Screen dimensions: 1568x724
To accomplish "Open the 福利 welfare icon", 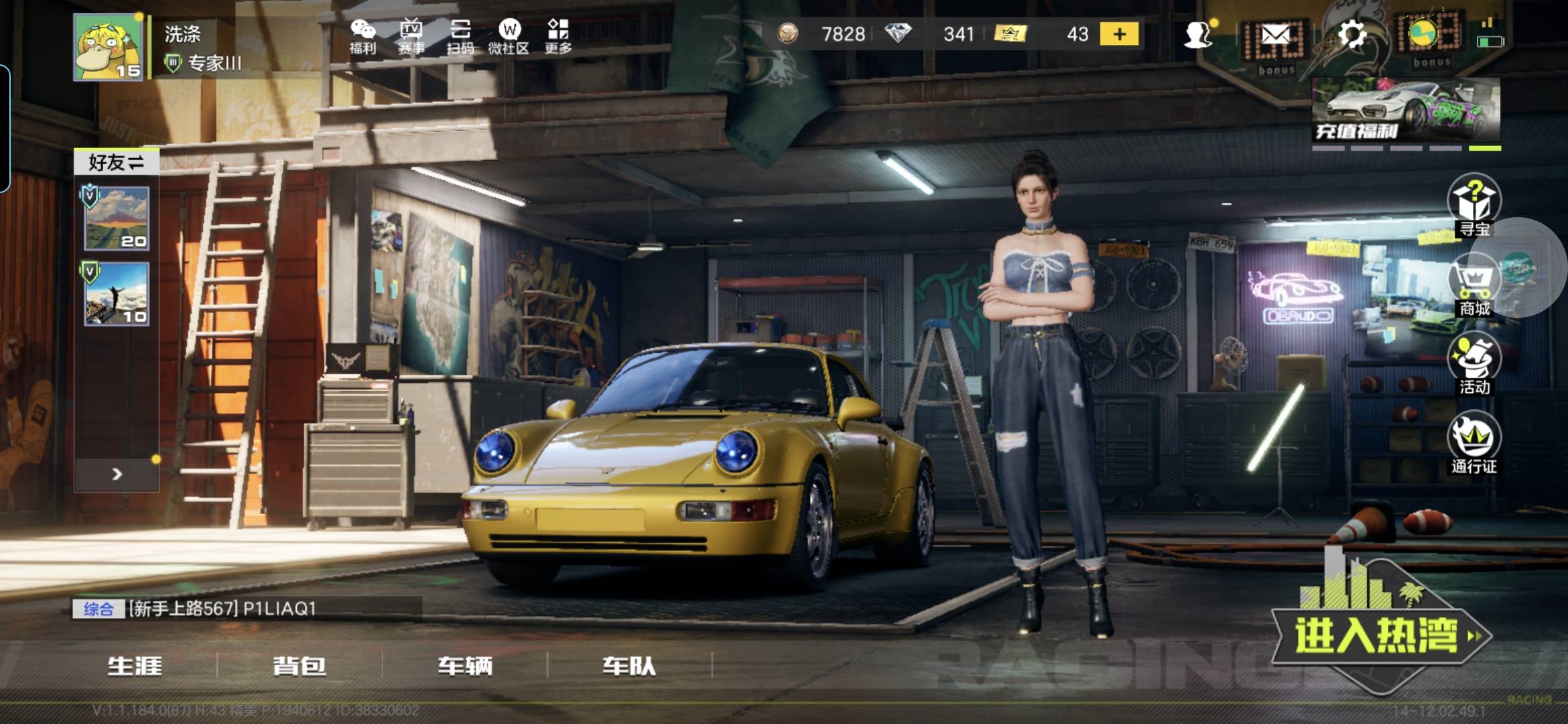I will pos(363,36).
